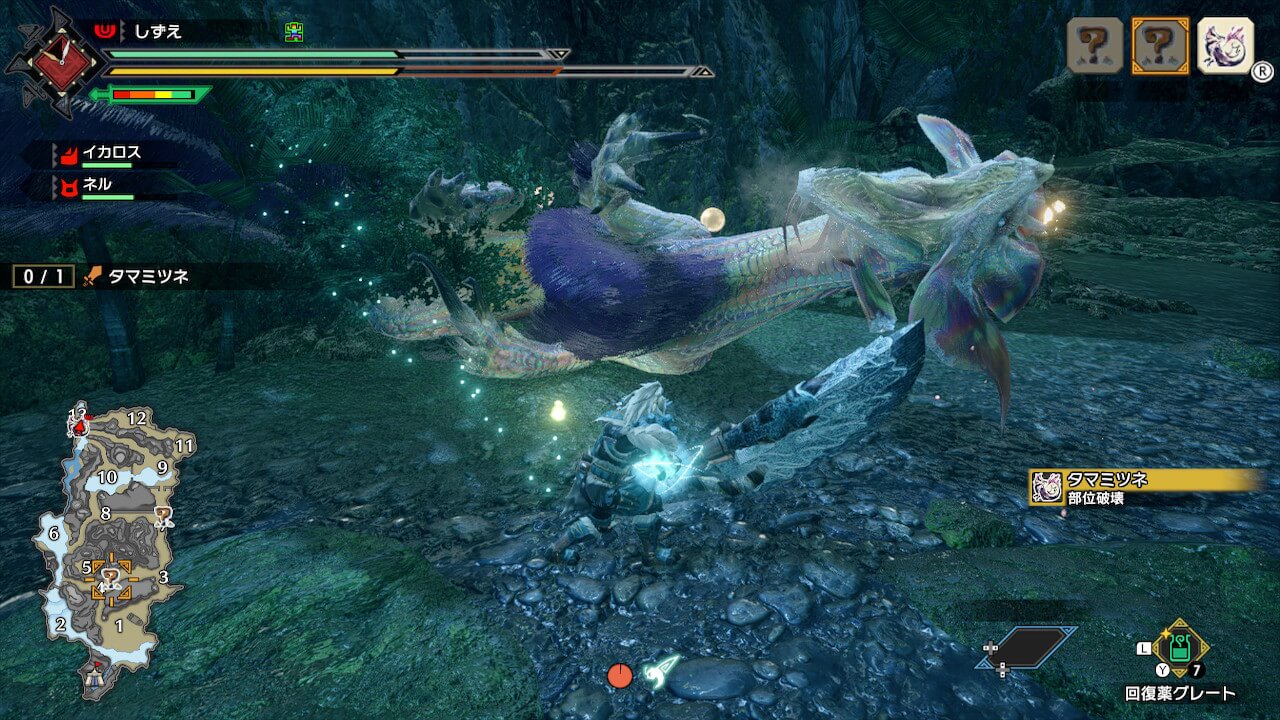Open the empty action bar panel
Viewport: 1280px width, 720px height.
[x=1029, y=647]
